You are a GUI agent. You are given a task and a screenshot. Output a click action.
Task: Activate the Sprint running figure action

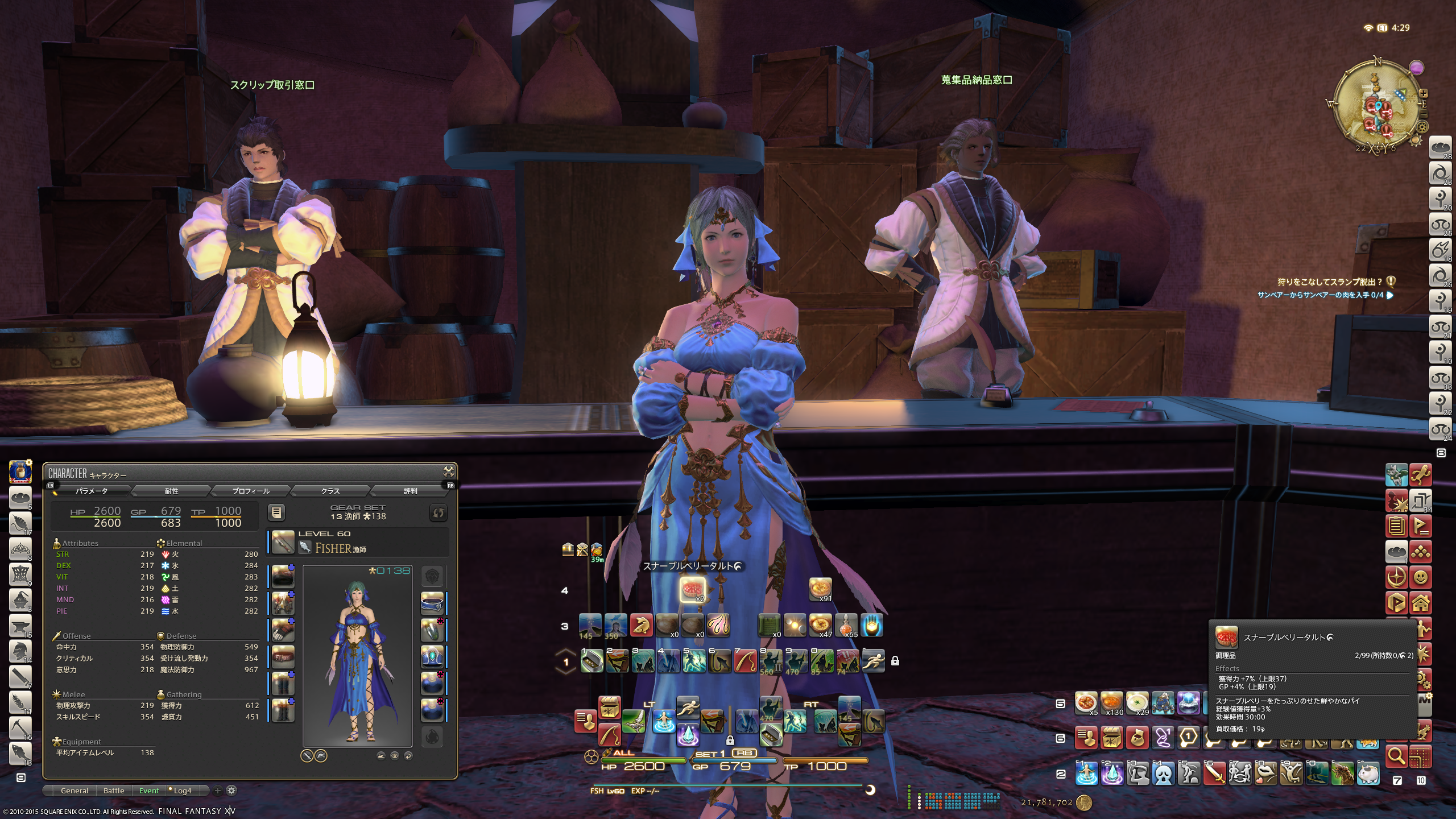coord(873,661)
